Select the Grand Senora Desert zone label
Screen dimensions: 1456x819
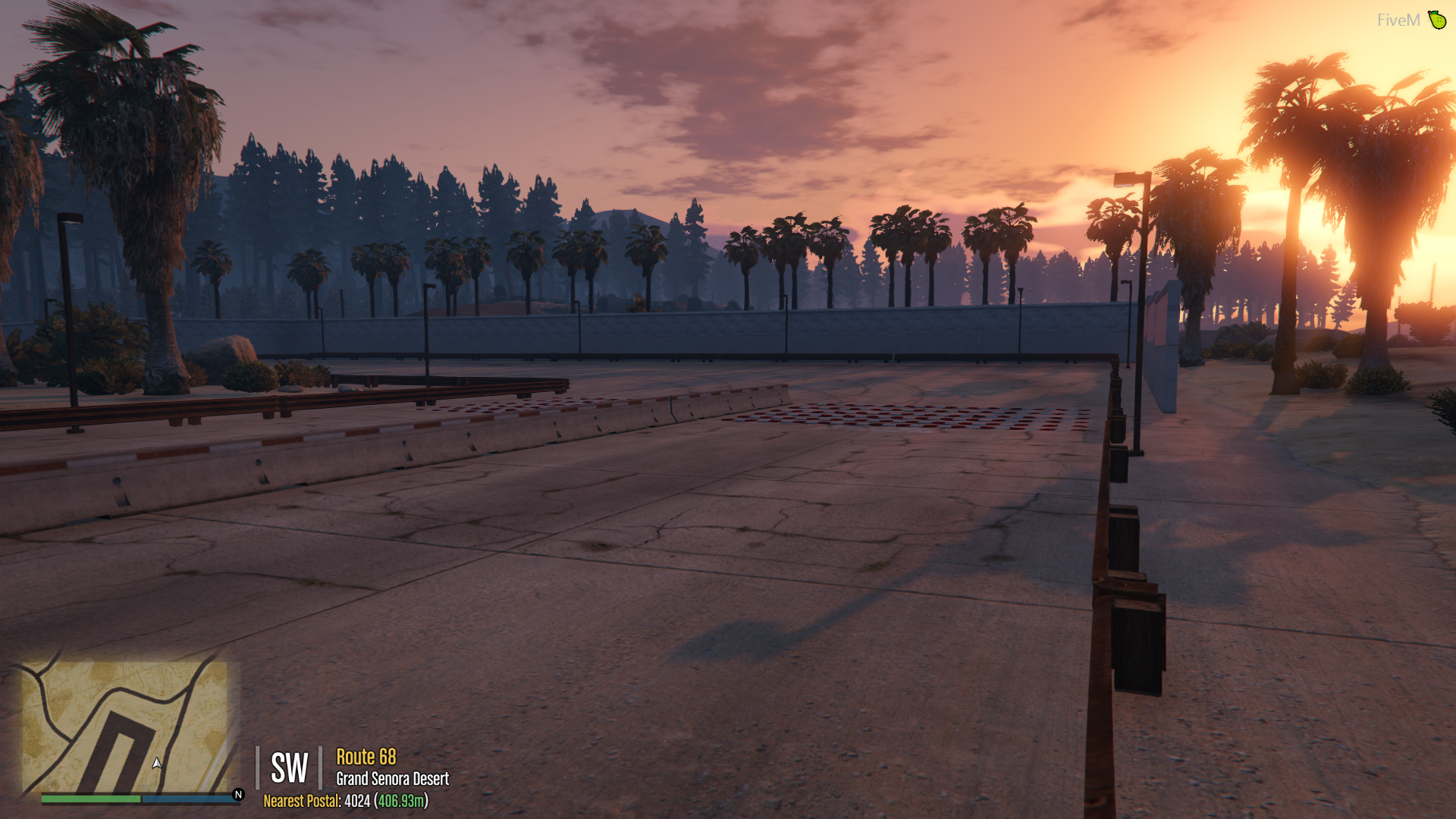point(393,777)
